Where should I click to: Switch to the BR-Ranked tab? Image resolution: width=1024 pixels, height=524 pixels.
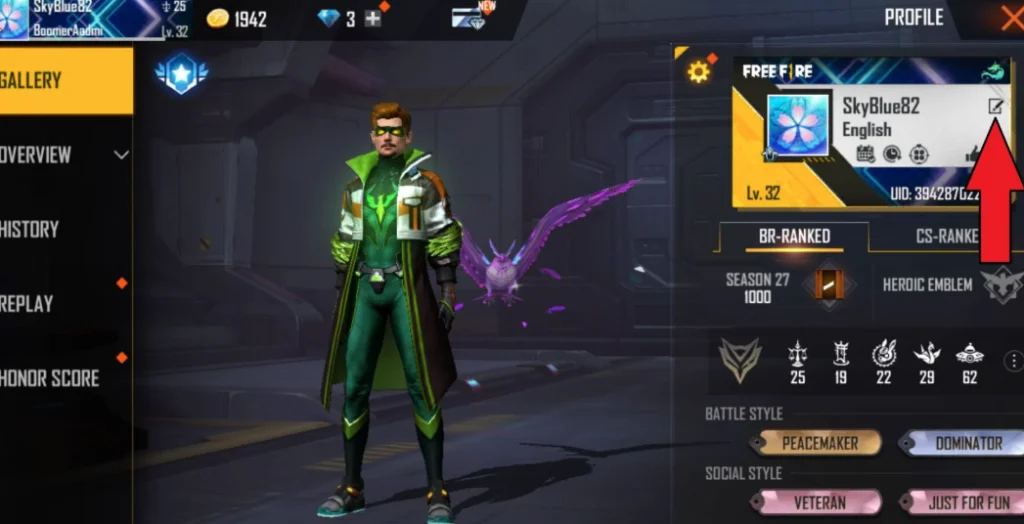point(793,236)
